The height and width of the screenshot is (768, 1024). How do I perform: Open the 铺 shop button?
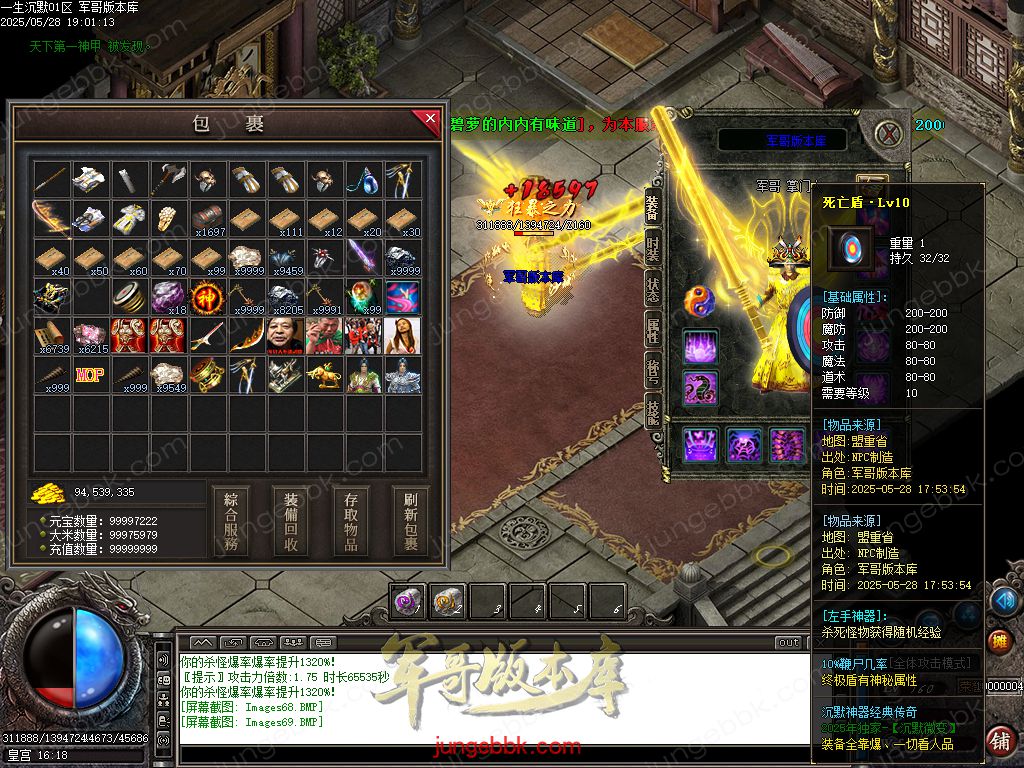tap(998, 741)
